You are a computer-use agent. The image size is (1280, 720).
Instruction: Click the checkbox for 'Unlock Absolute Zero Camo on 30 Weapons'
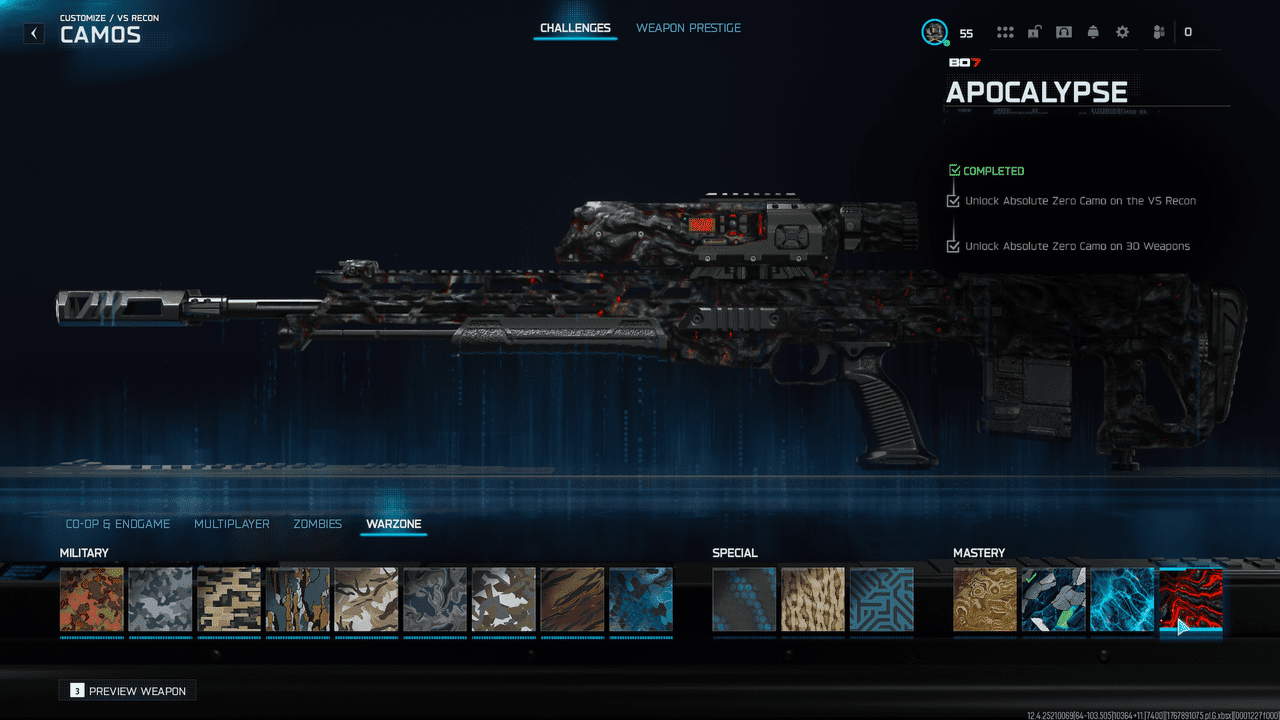click(x=952, y=245)
